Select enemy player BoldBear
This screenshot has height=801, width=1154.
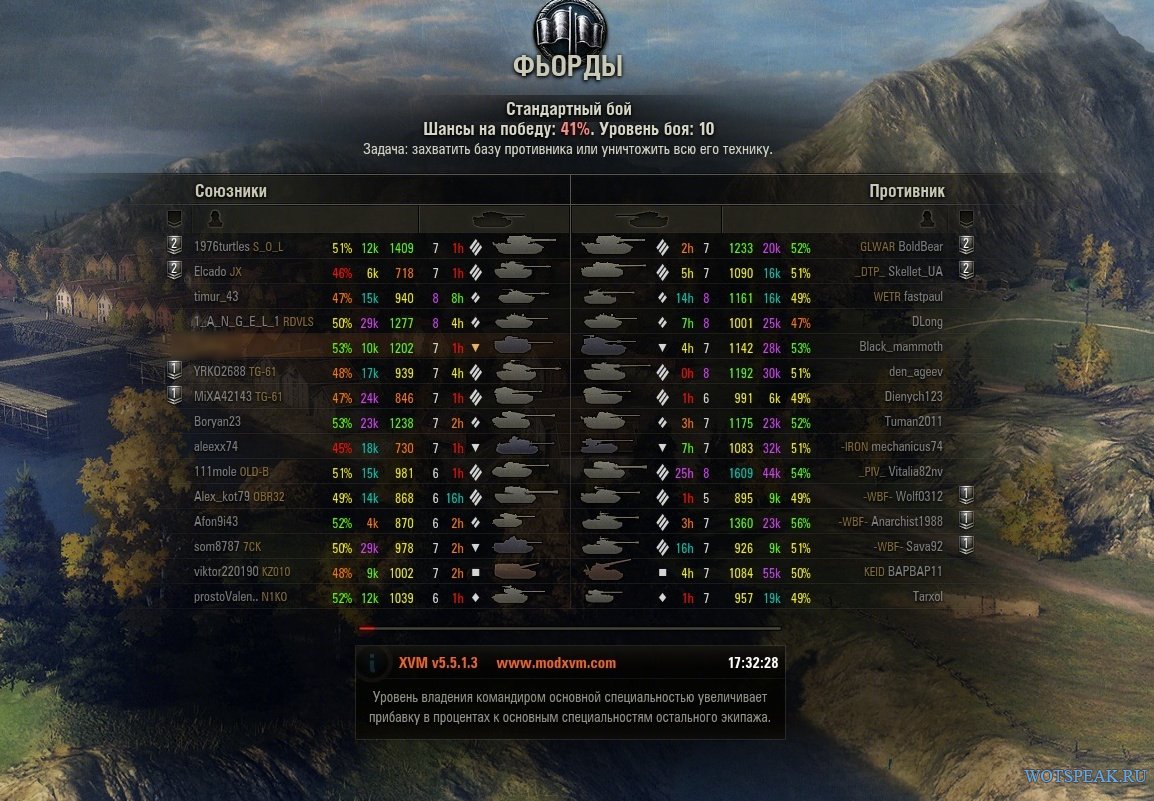click(x=920, y=247)
